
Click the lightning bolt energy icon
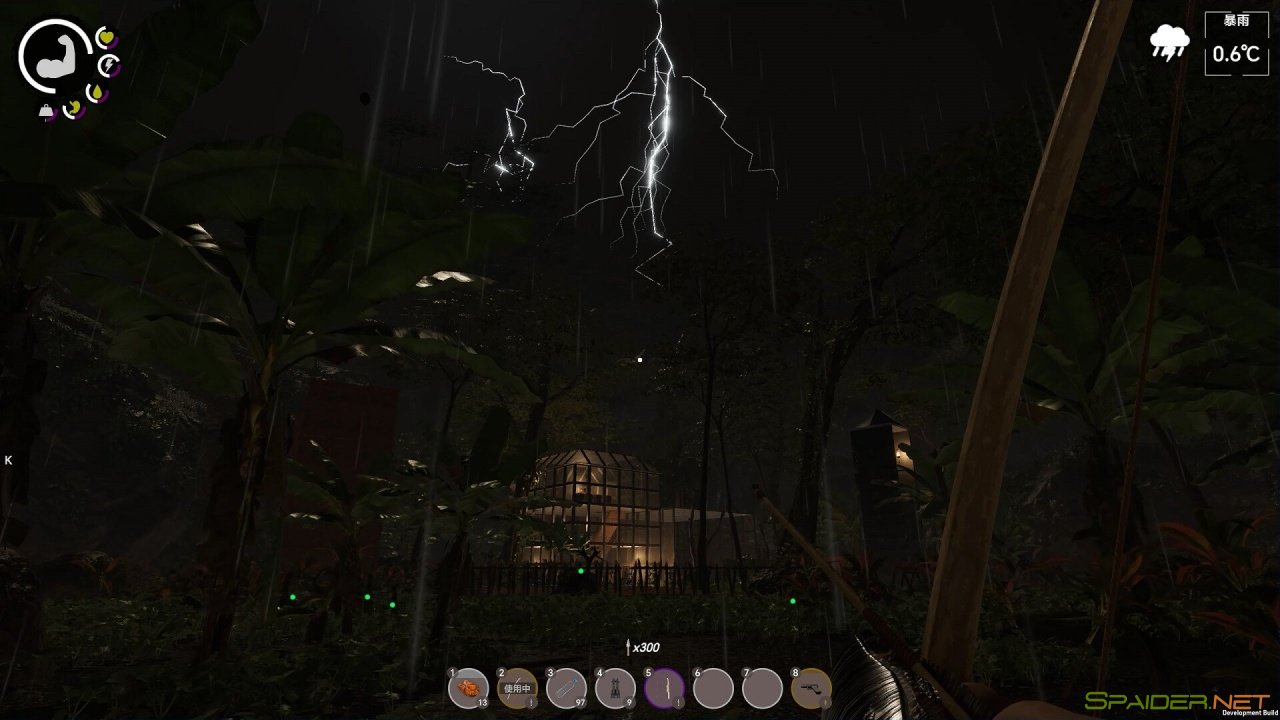point(109,66)
